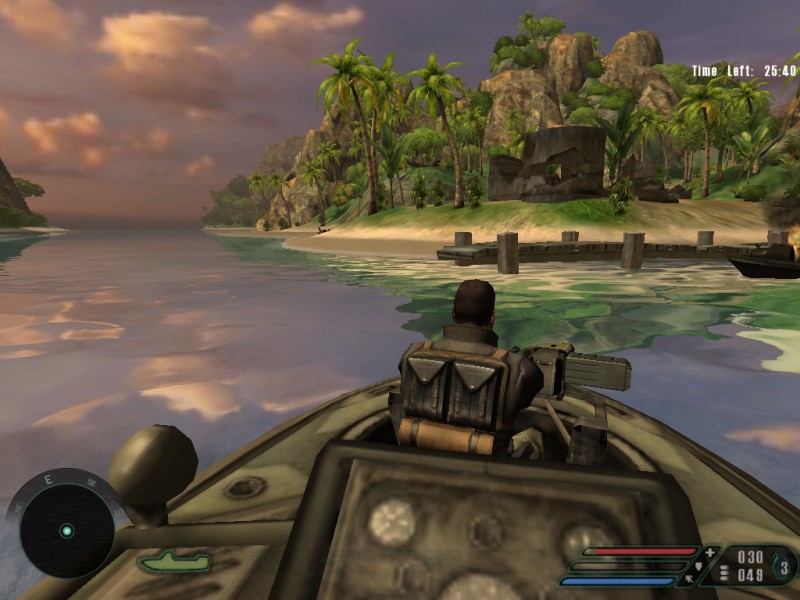Click the circular radar minimap

coord(66,530)
